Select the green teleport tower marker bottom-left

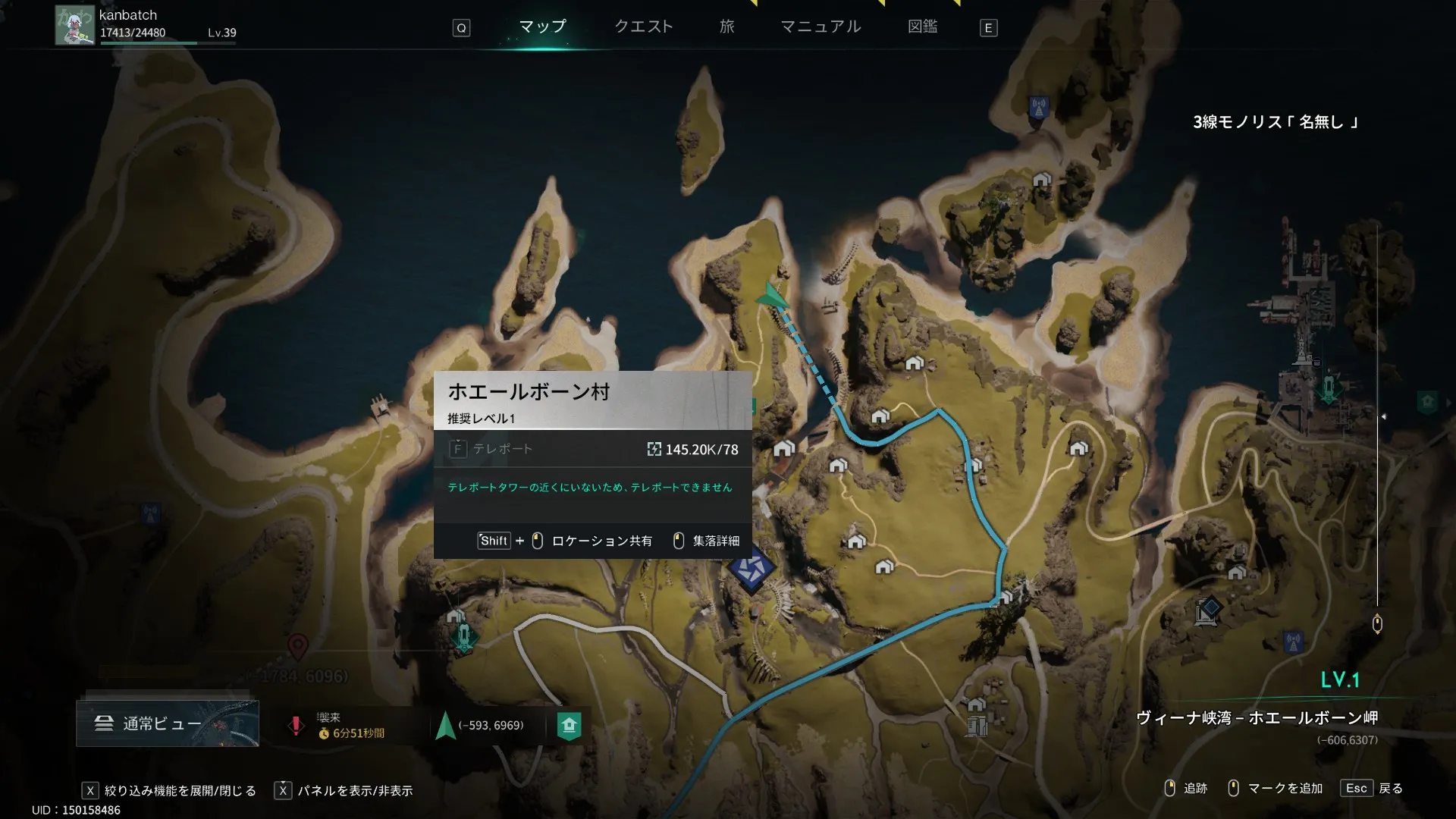[463, 635]
